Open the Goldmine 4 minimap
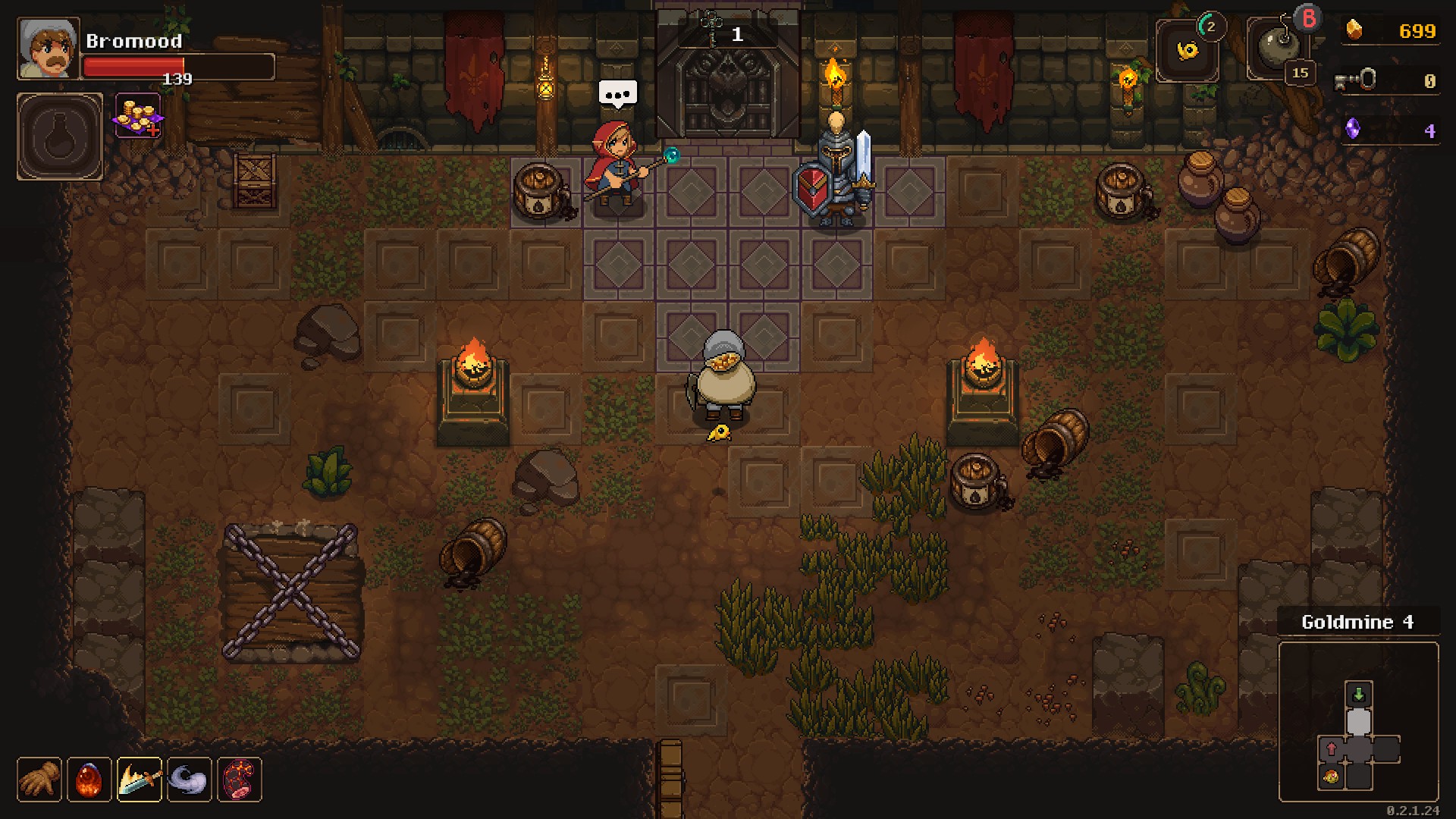 tap(1358, 721)
